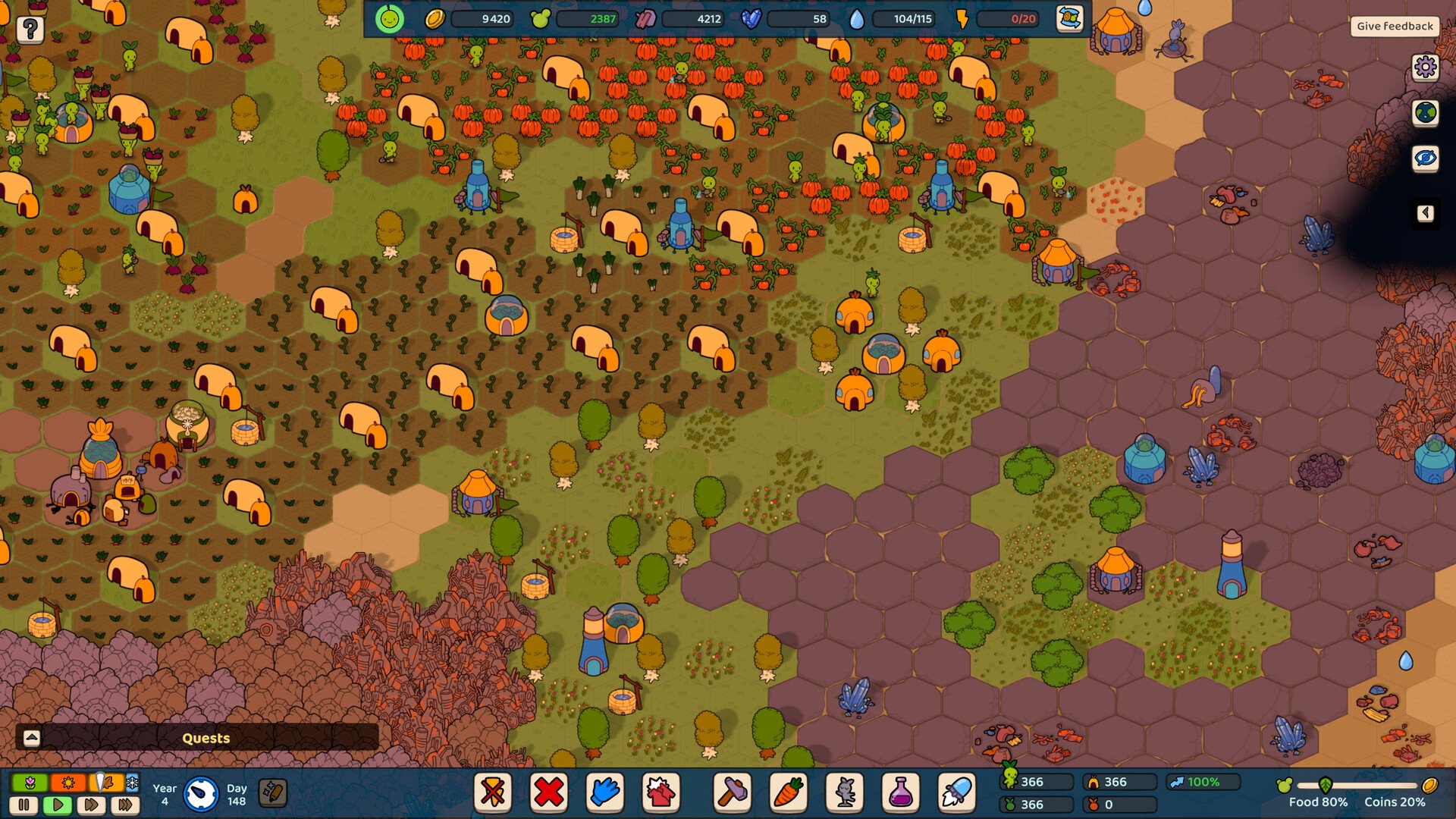
Task: Open the question mark help button
Action: click(x=30, y=30)
